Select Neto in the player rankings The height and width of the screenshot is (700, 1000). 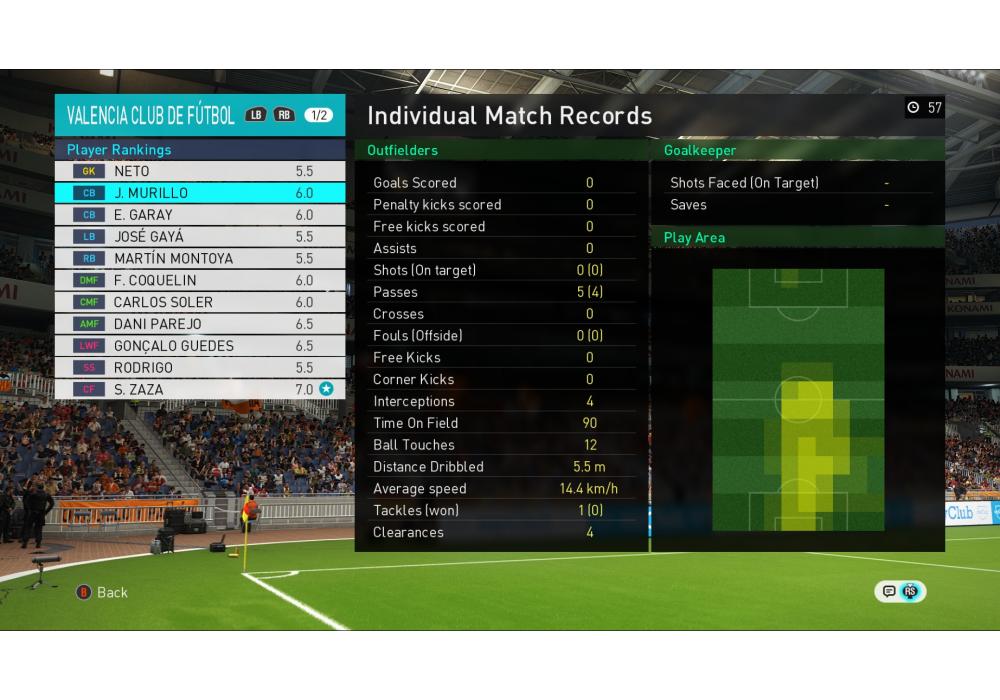tap(200, 171)
